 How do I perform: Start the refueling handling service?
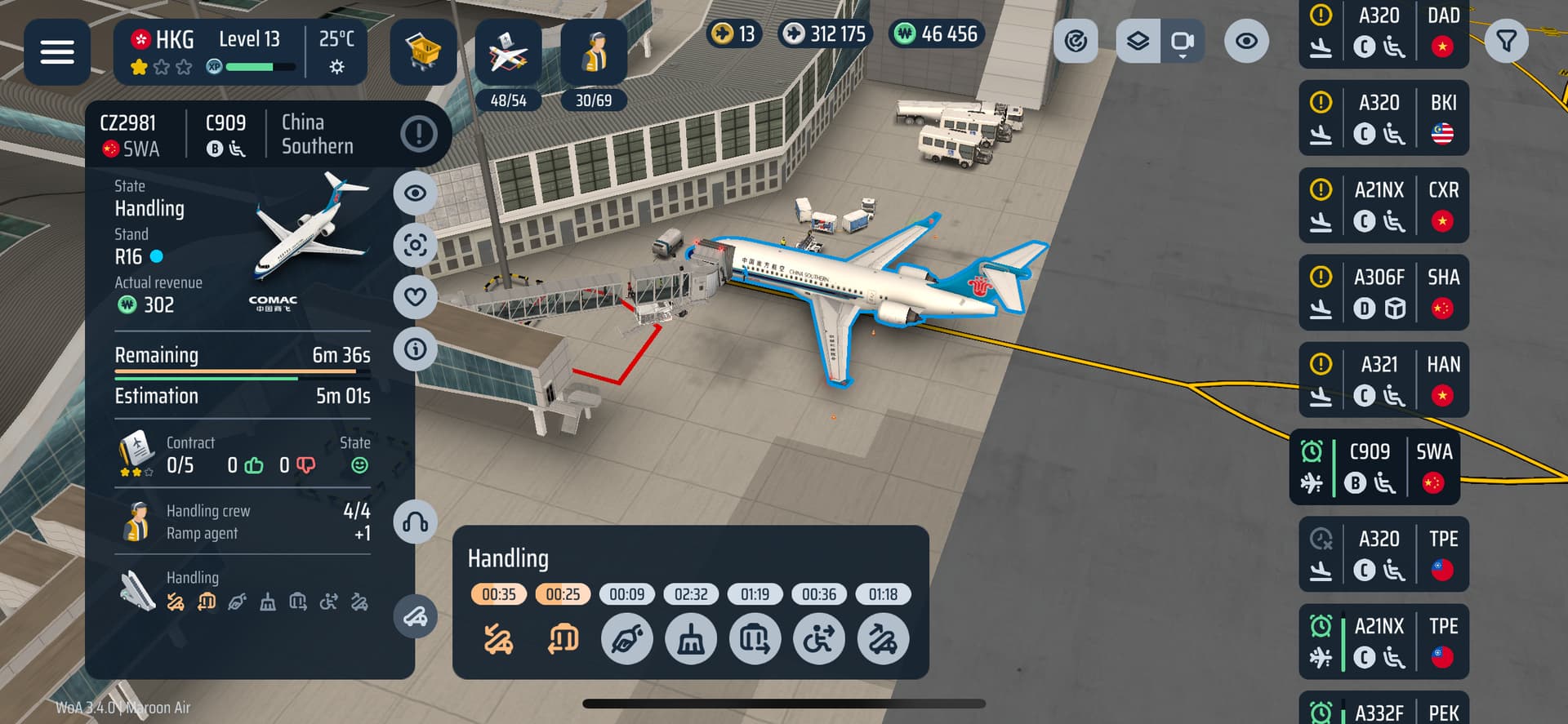[626, 639]
